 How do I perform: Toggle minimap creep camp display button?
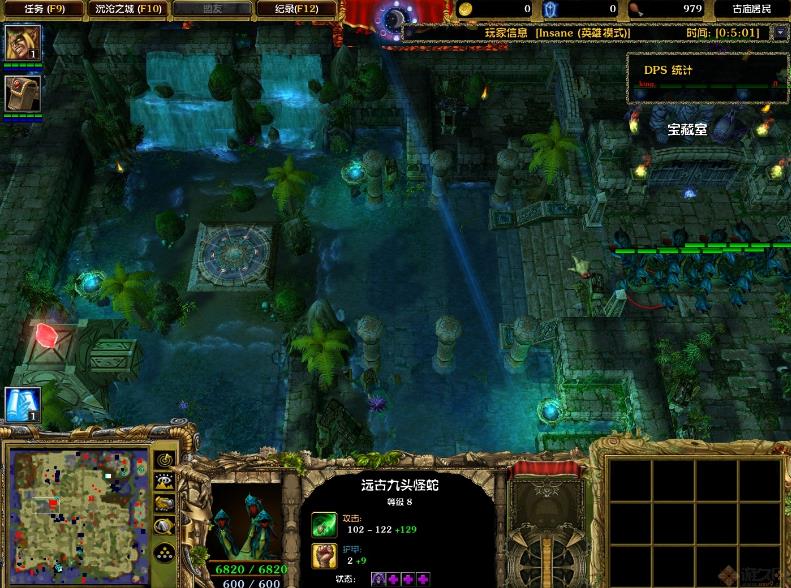click(165, 523)
